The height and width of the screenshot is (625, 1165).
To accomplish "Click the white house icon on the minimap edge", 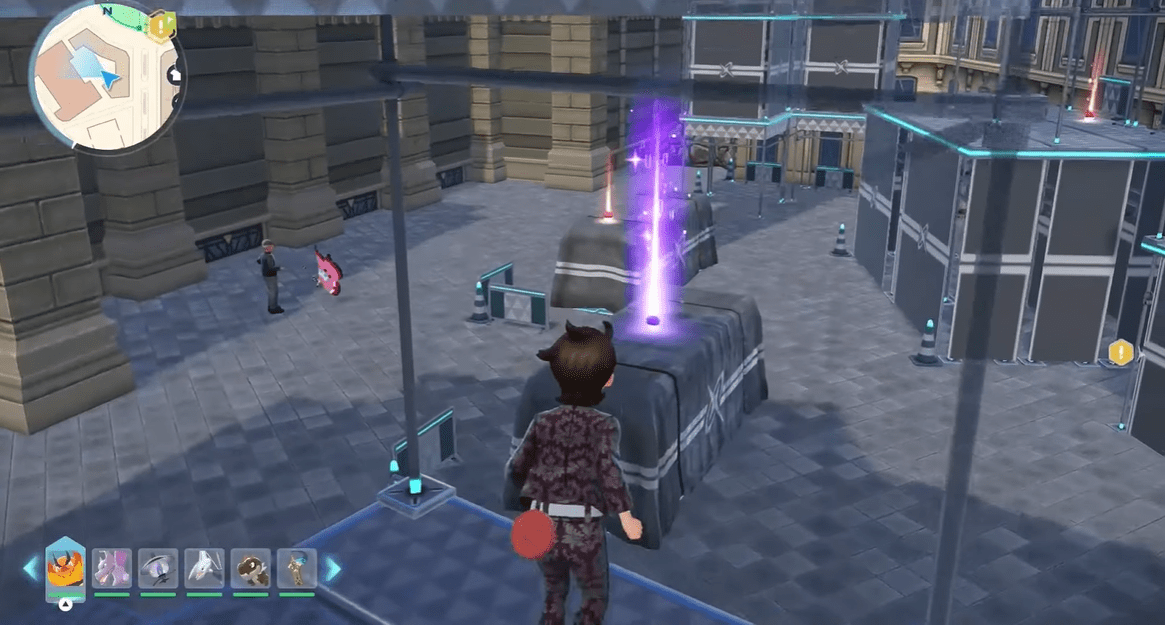I will coord(176,73).
